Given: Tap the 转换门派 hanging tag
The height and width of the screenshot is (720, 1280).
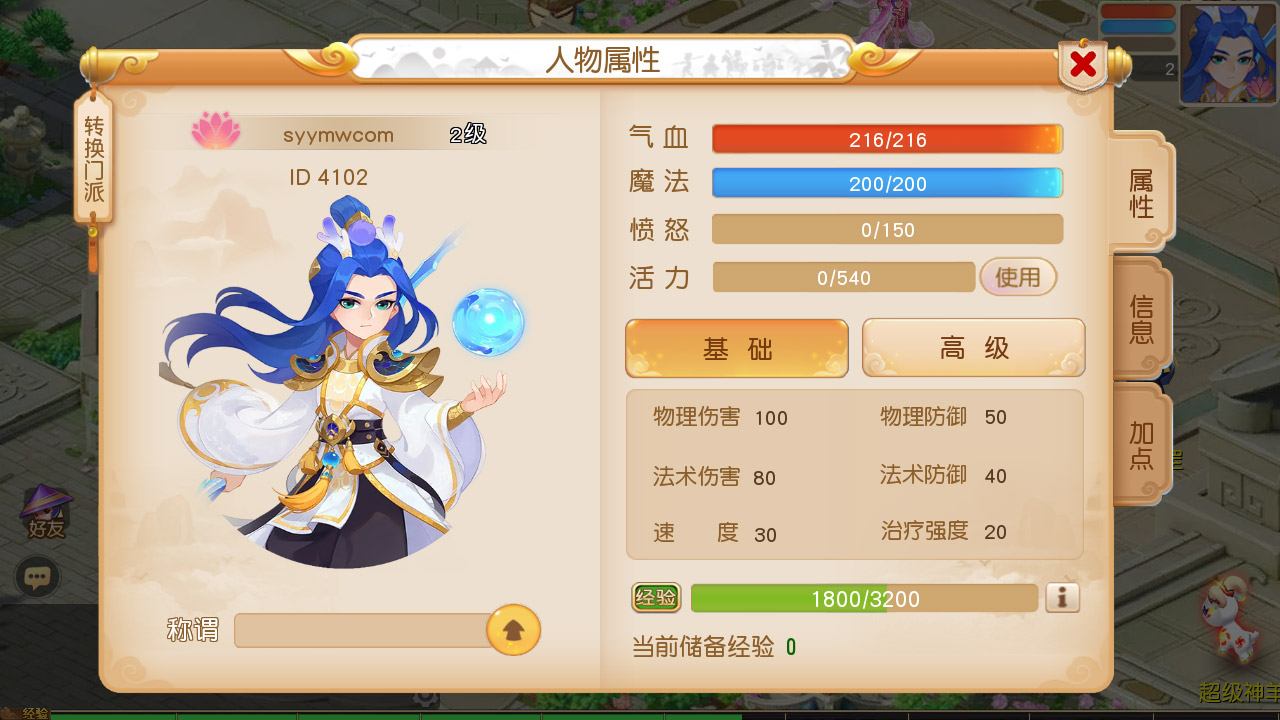Looking at the screenshot, I should coord(94,160).
